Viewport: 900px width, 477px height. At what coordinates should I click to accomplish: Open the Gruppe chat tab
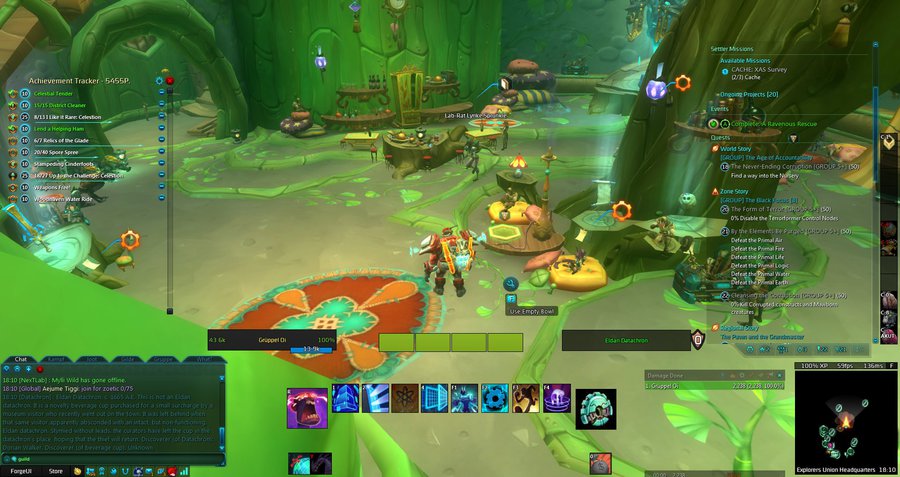(163, 358)
